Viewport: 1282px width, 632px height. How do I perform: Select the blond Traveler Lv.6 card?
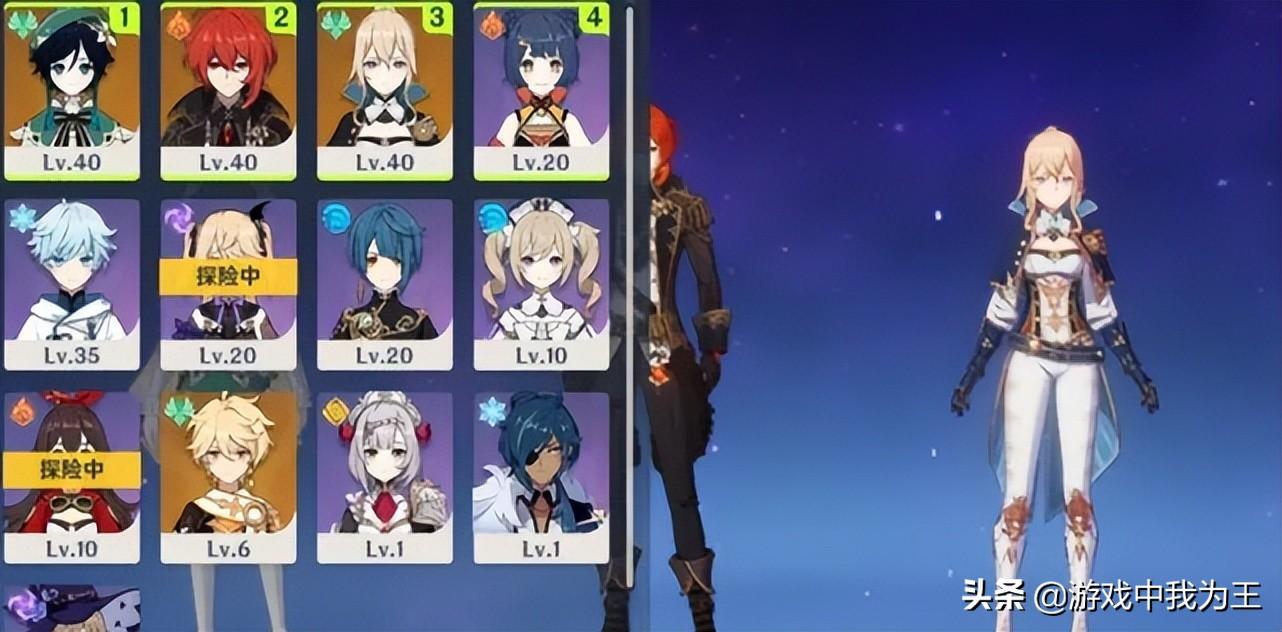[228, 477]
